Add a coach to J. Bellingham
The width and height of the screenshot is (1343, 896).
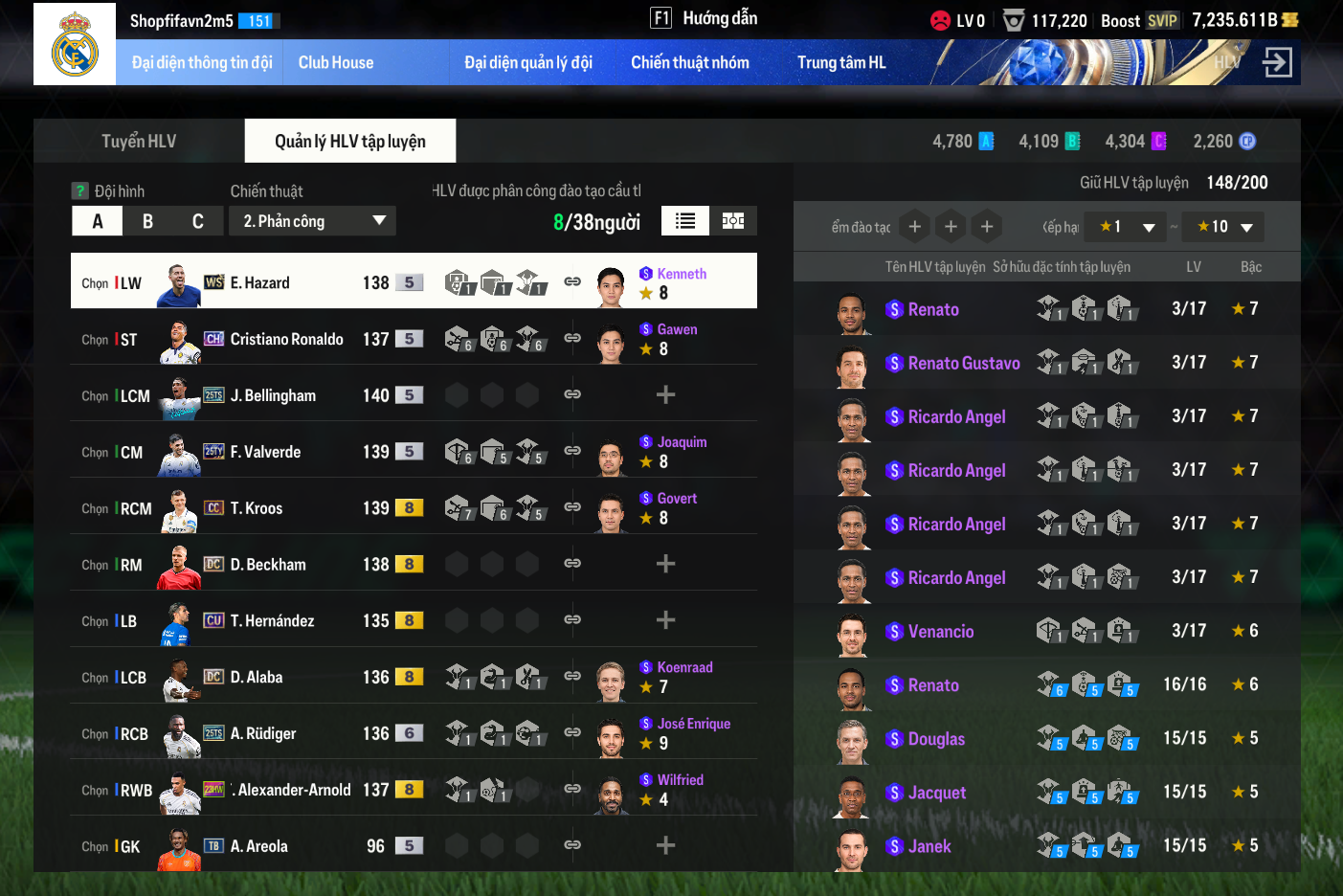(665, 394)
